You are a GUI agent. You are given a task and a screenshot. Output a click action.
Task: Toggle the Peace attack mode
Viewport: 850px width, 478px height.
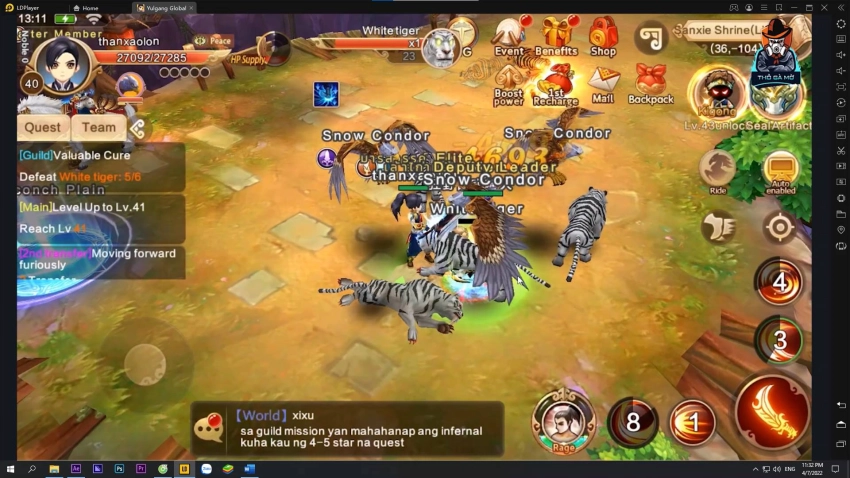pos(212,41)
